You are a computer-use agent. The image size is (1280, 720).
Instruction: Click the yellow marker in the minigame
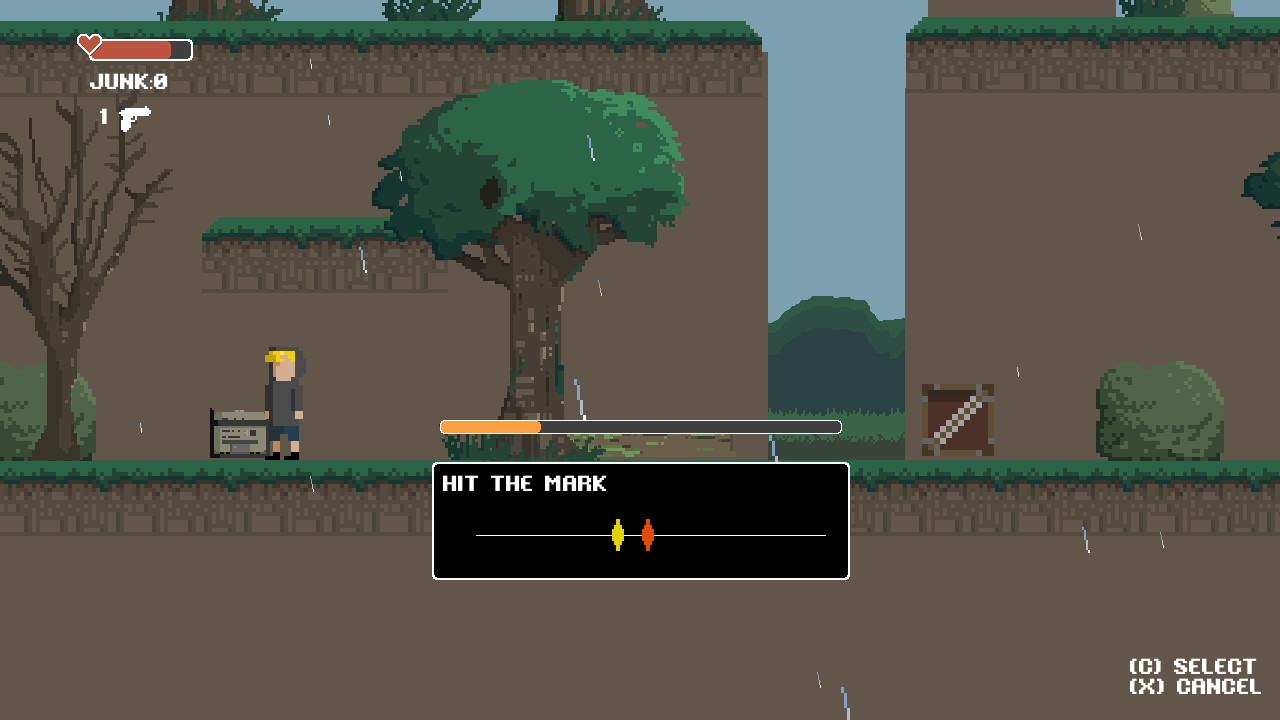[618, 535]
